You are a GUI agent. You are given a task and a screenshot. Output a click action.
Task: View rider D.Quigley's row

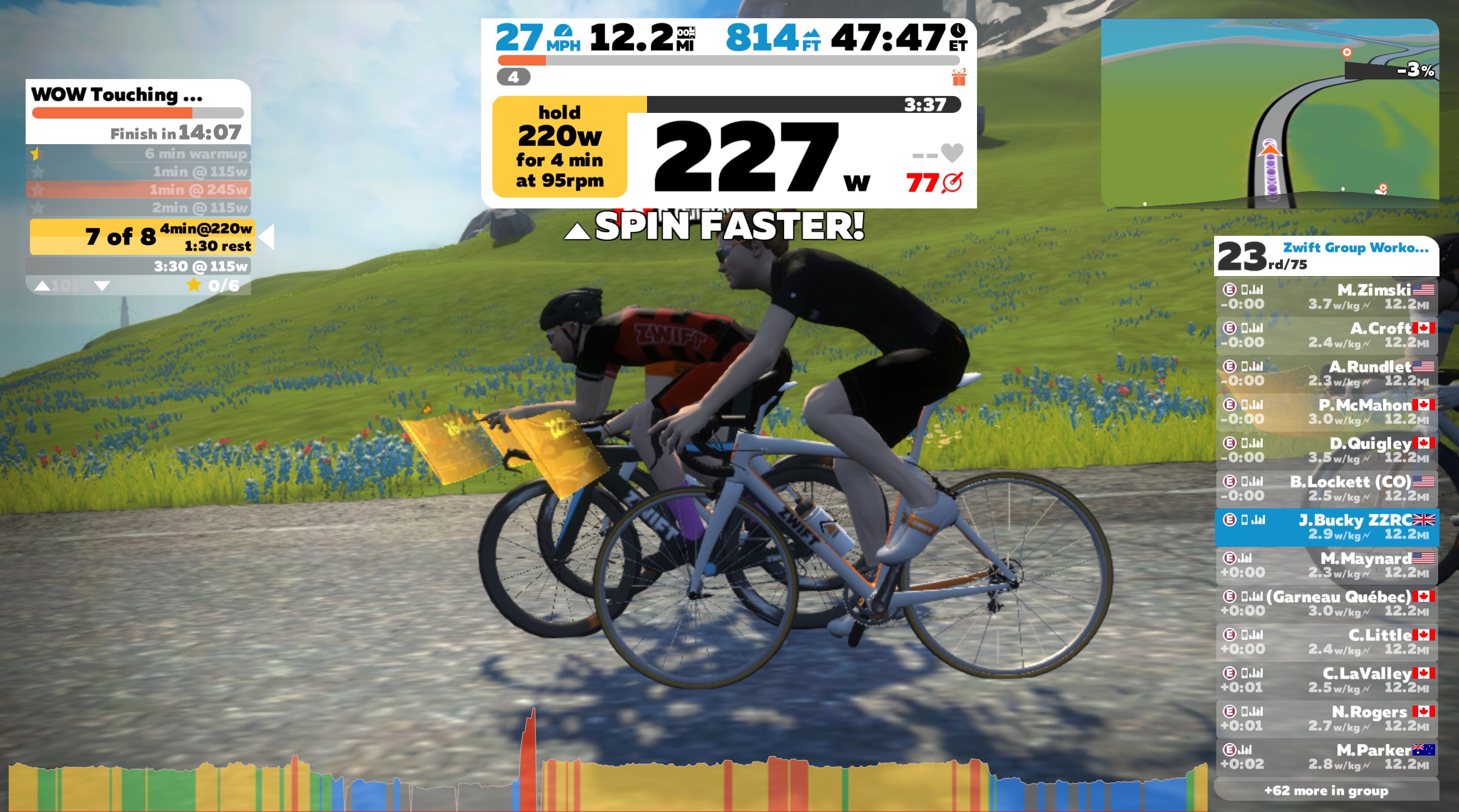point(1326,450)
